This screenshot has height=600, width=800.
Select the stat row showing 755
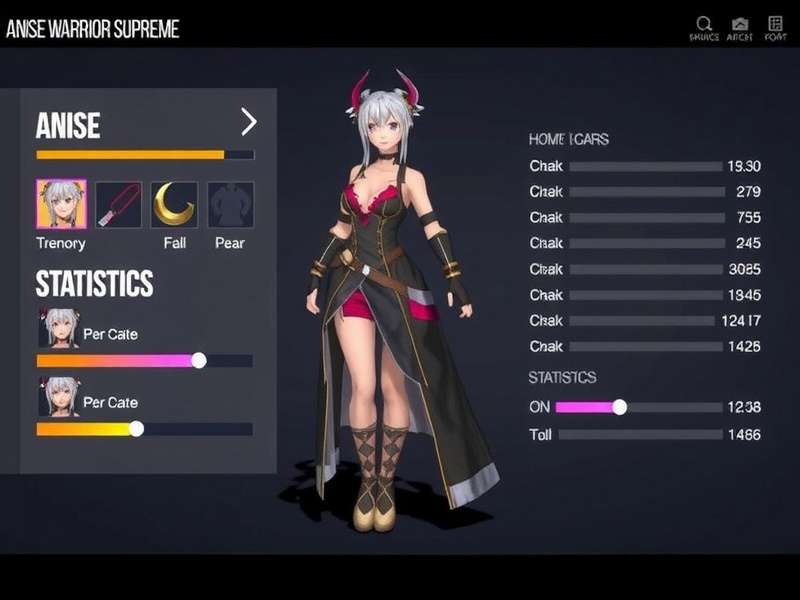[x=641, y=217]
